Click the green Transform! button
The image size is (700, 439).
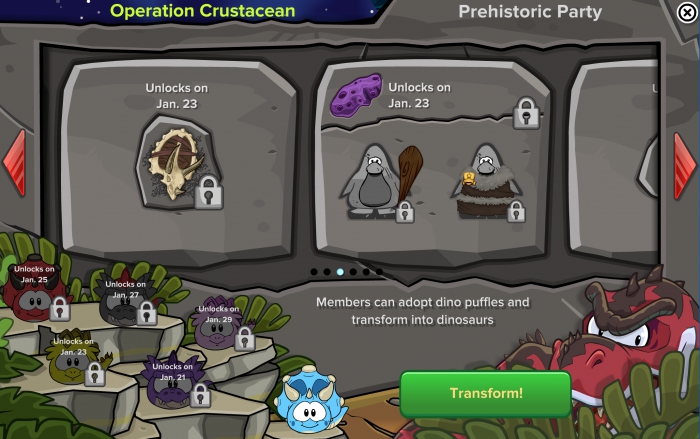pyautogui.click(x=485, y=393)
